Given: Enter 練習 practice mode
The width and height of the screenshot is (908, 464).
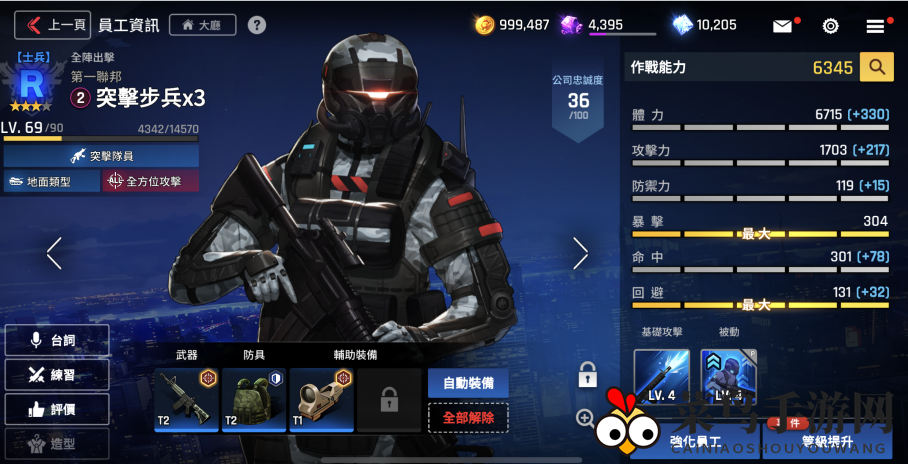Looking at the screenshot, I should (56, 374).
